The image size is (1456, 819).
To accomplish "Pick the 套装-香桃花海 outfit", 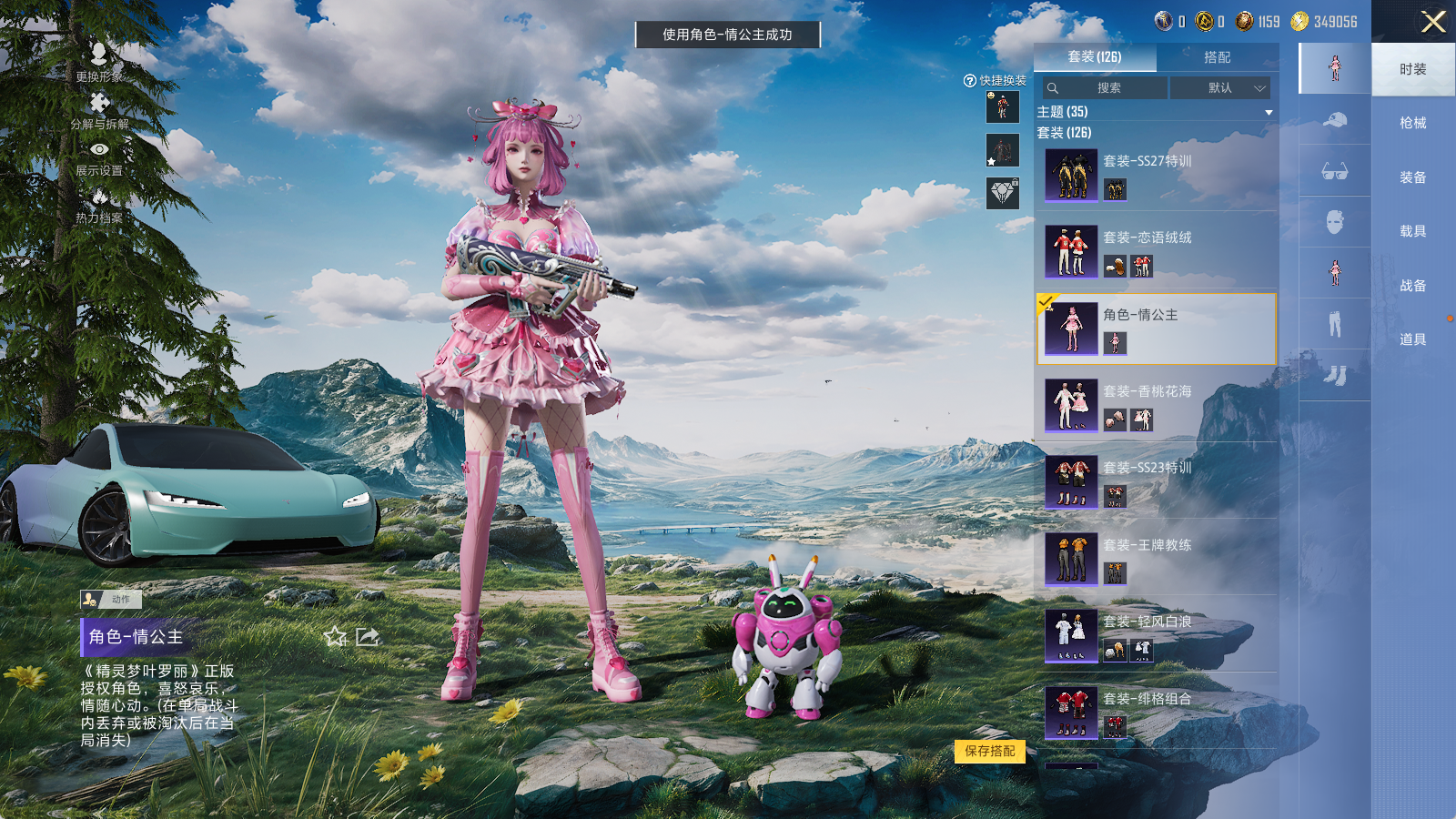I will point(1156,405).
